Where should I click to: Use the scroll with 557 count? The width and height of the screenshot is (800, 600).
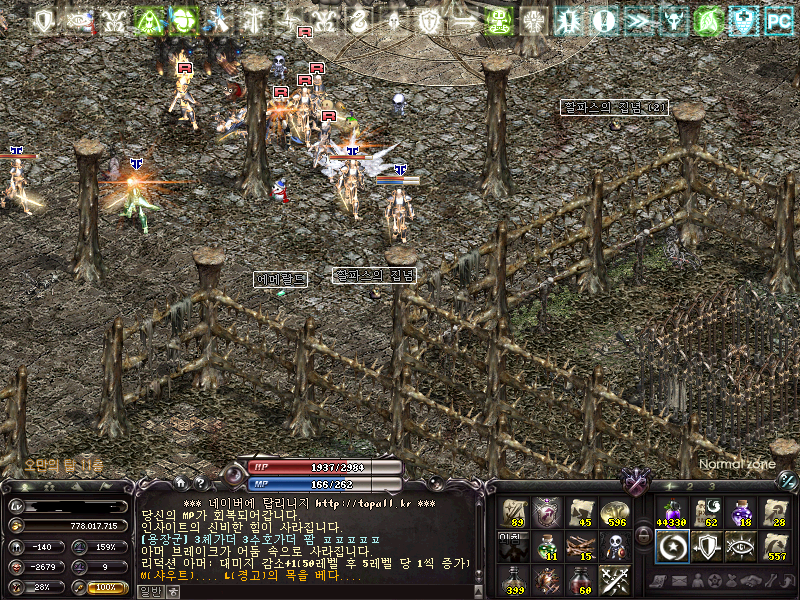(776, 545)
